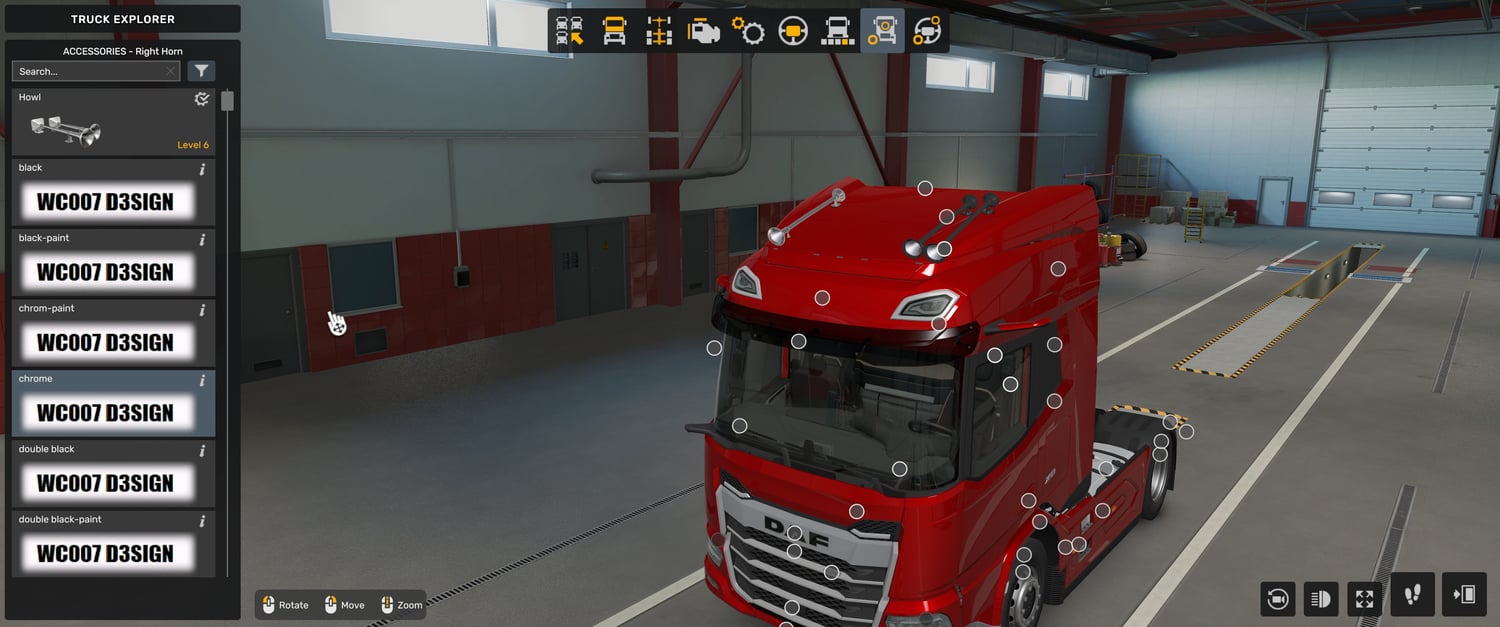The width and height of the screenshot is (1500, 627).
Task: Click the reset camera button
Action: point(1277,599)
